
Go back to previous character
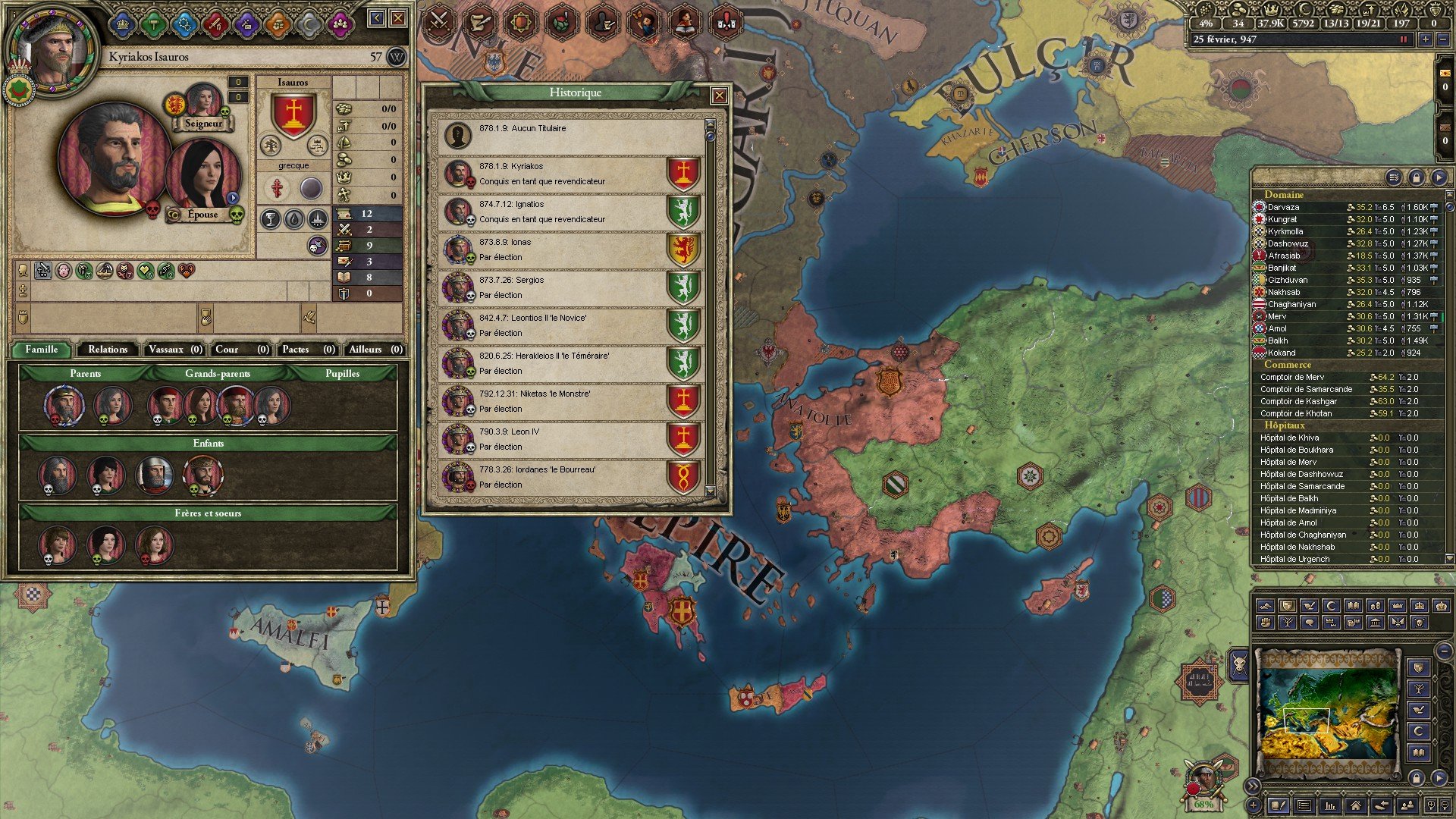click(376, 18)
